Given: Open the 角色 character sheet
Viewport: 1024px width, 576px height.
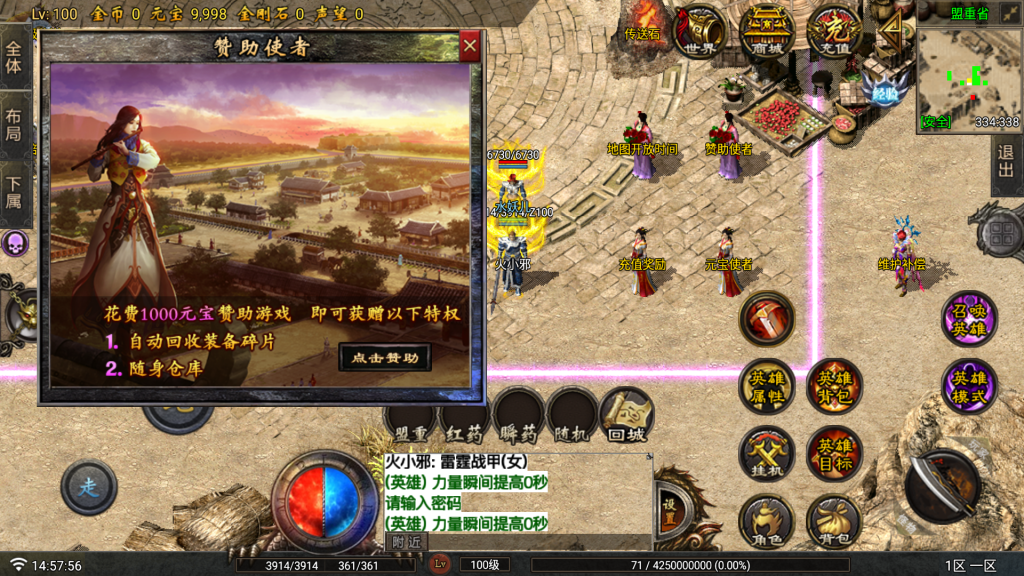Looking at the screenshot, I should (x=766, y=520).
